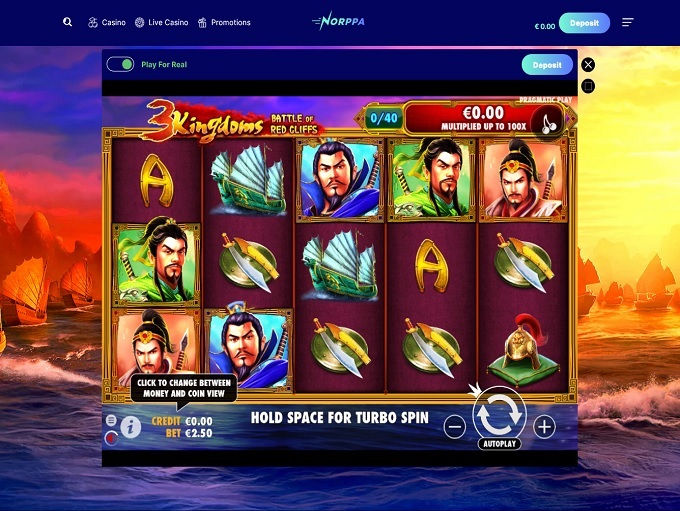
Task: Open the site search
Action: 68,22
